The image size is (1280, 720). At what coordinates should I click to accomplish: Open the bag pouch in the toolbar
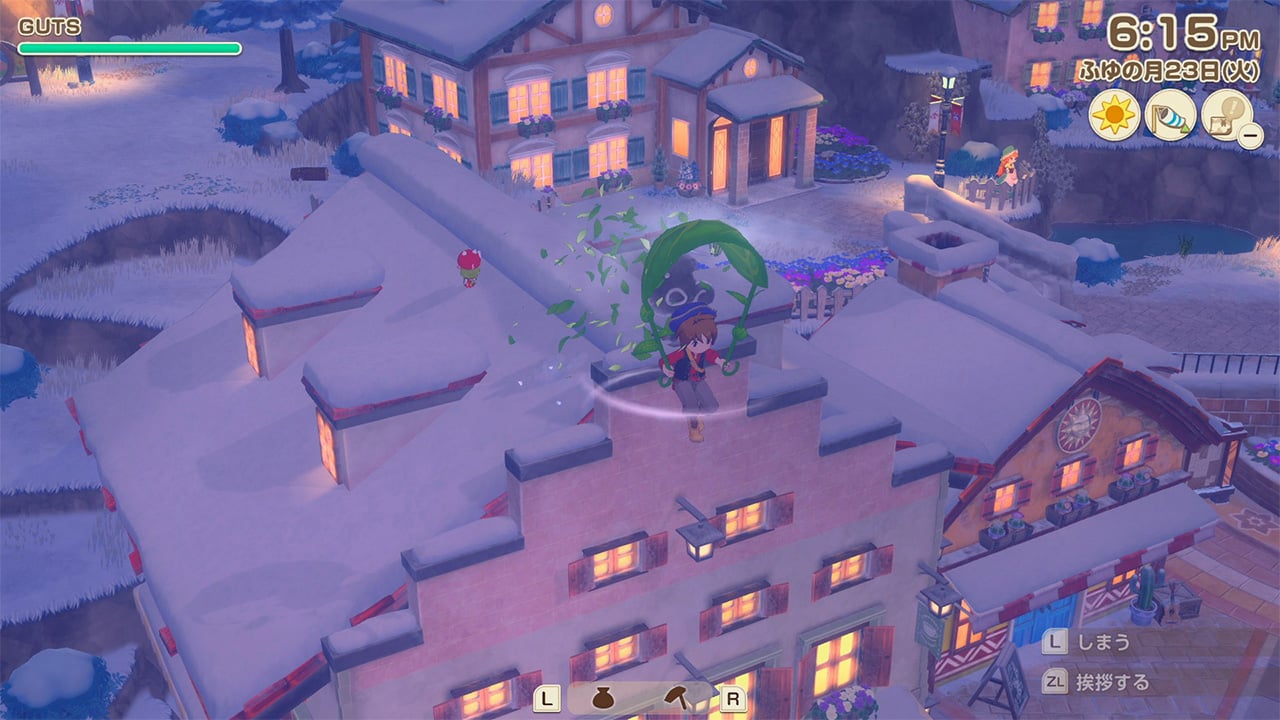606,697
